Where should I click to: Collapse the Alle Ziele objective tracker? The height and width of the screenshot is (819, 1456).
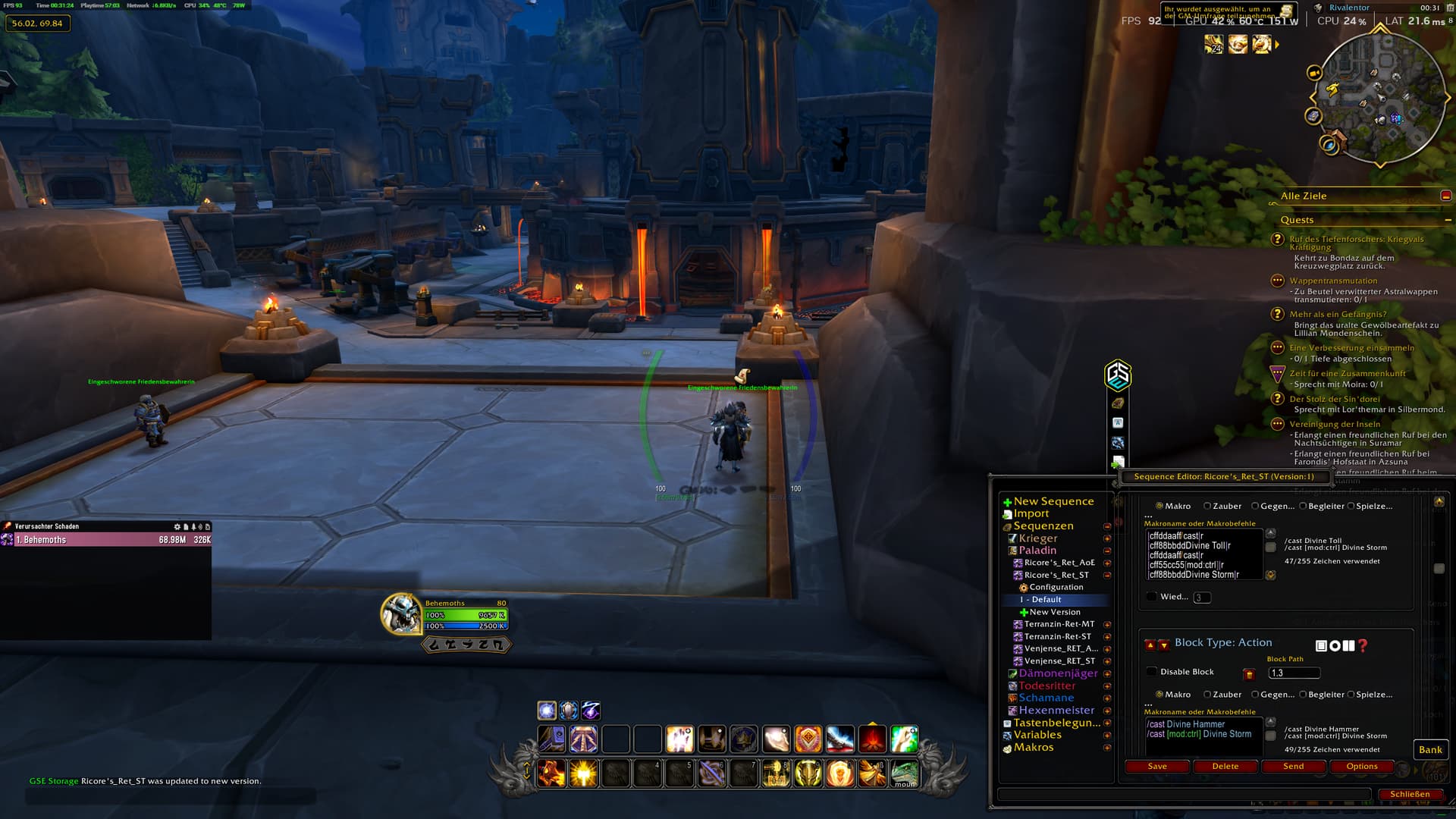click(1446, 196)
